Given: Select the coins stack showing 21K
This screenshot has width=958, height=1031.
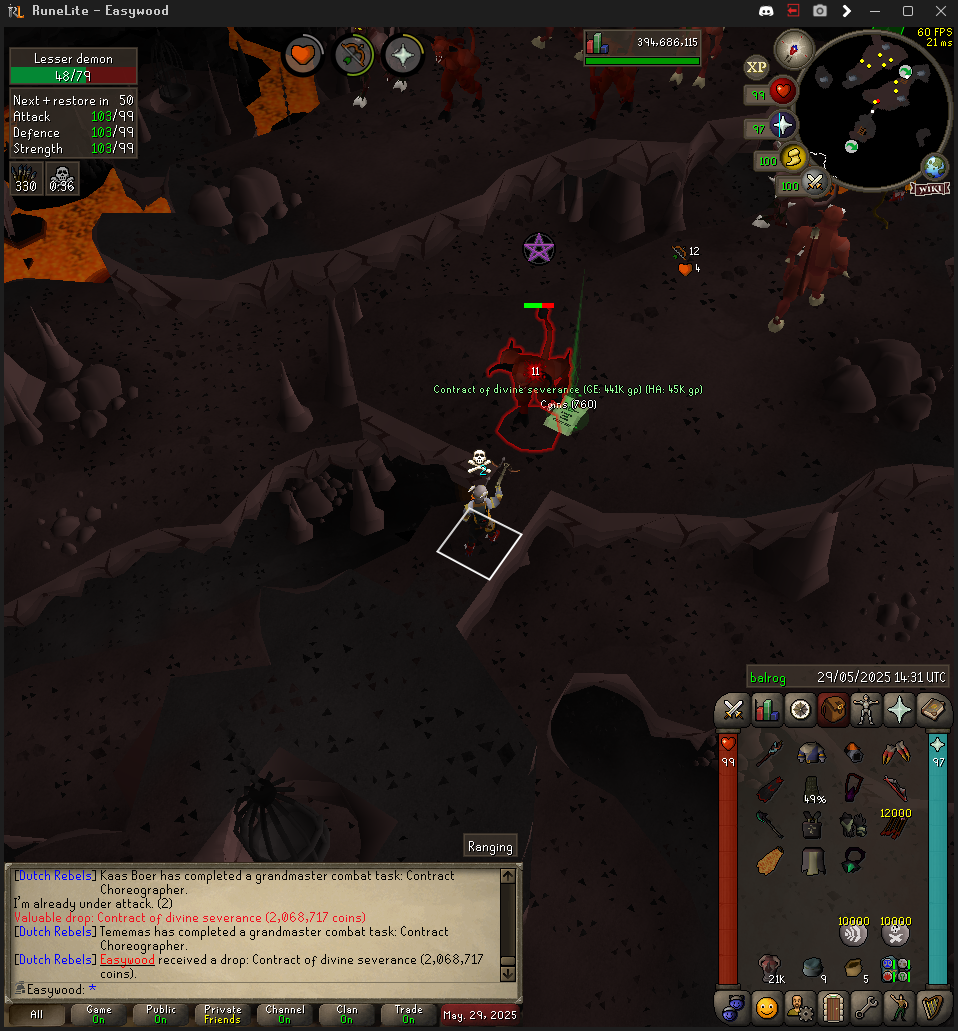Looking at the screenshot, I should [773, 967].
